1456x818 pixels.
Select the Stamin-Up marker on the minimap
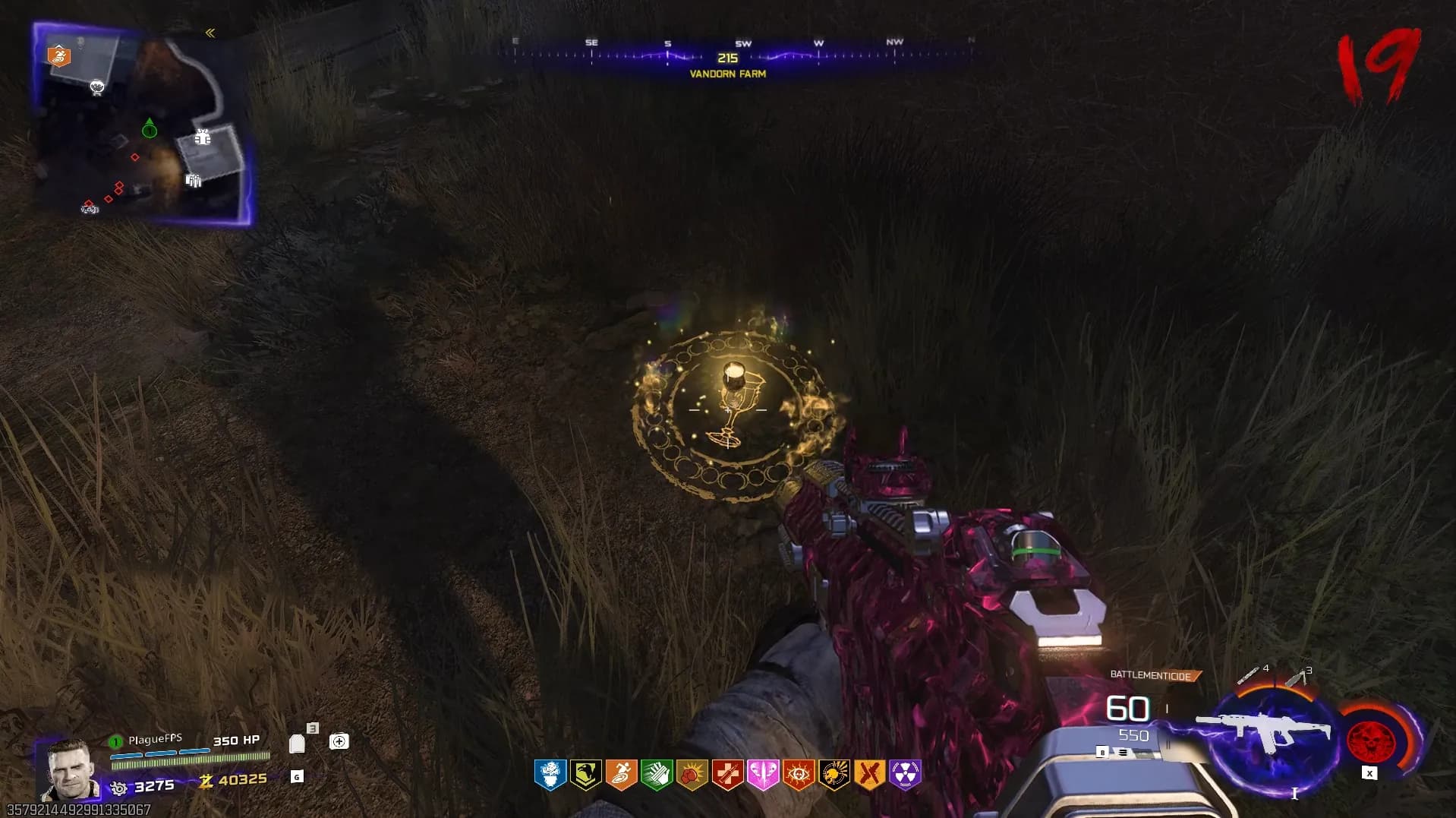pos(59,55)
